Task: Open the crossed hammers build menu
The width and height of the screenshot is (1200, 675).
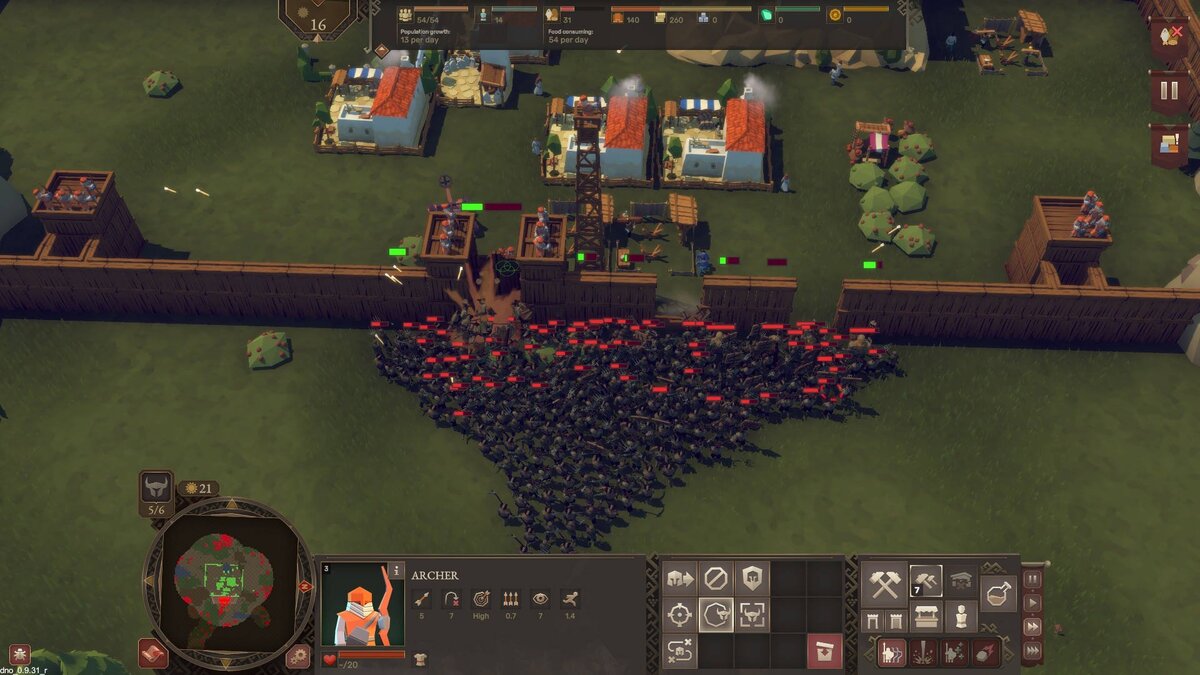Action: tap(885, 582)
